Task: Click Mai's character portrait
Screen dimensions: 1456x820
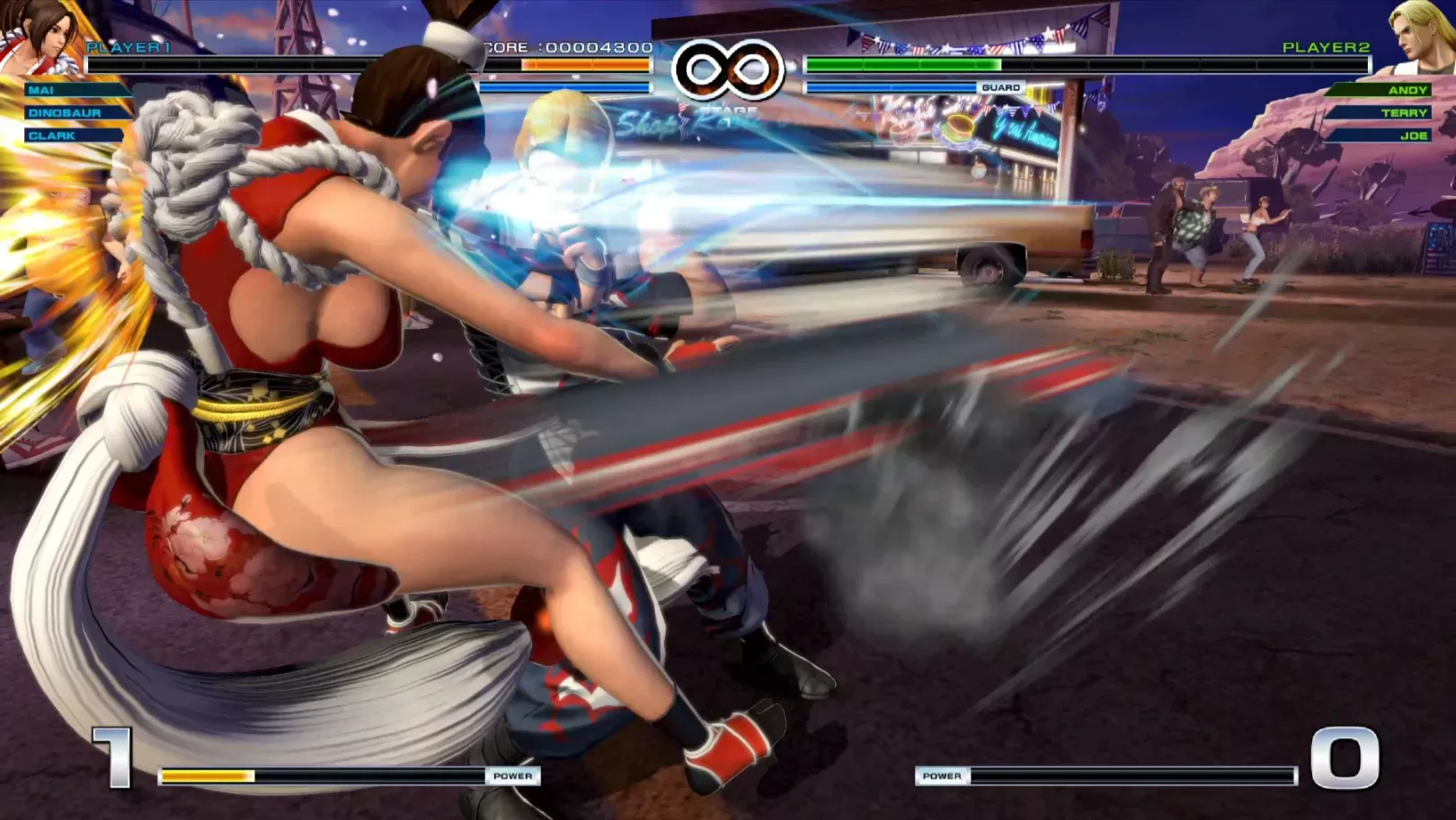Action: 40,38
